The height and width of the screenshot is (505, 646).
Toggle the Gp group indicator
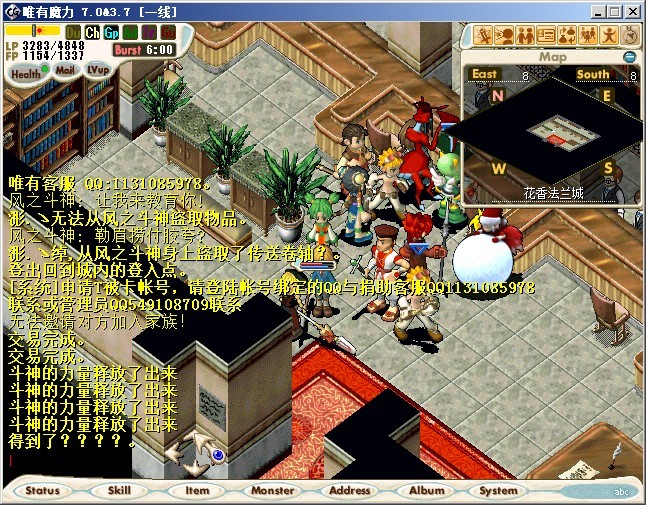tap(111, 33)
